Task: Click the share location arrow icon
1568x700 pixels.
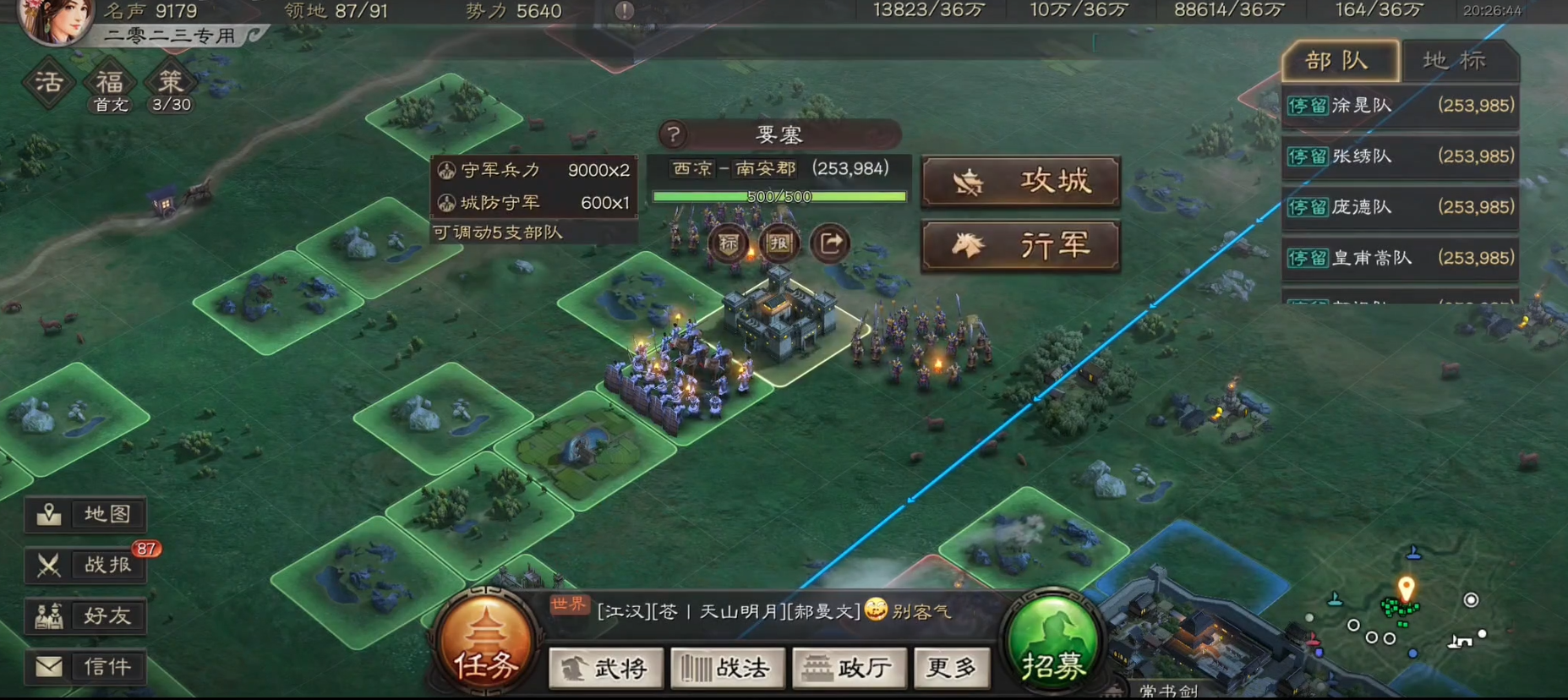Action: [x=828, y=243]
